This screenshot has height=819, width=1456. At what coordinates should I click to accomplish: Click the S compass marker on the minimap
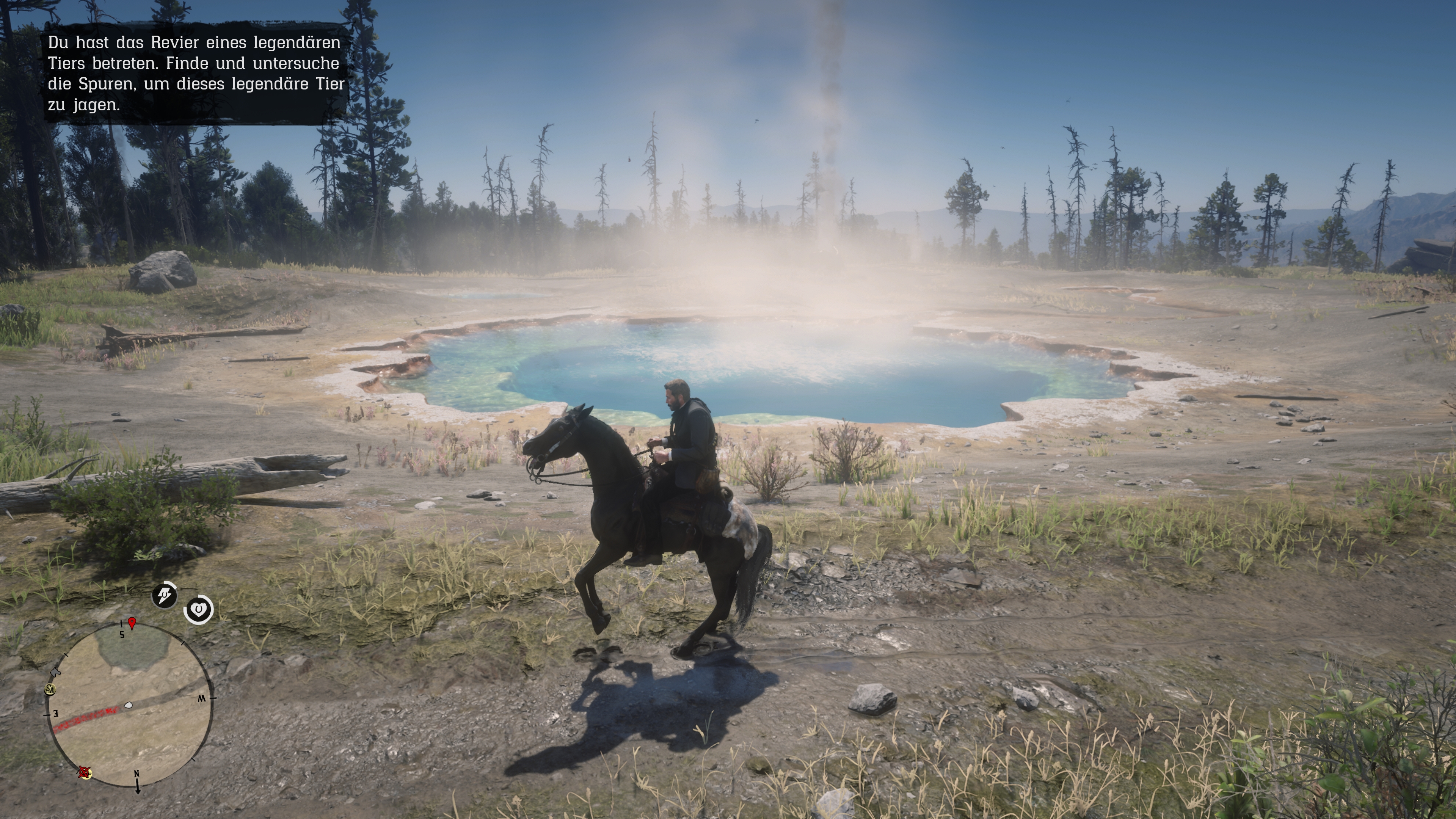pos(122,635)
